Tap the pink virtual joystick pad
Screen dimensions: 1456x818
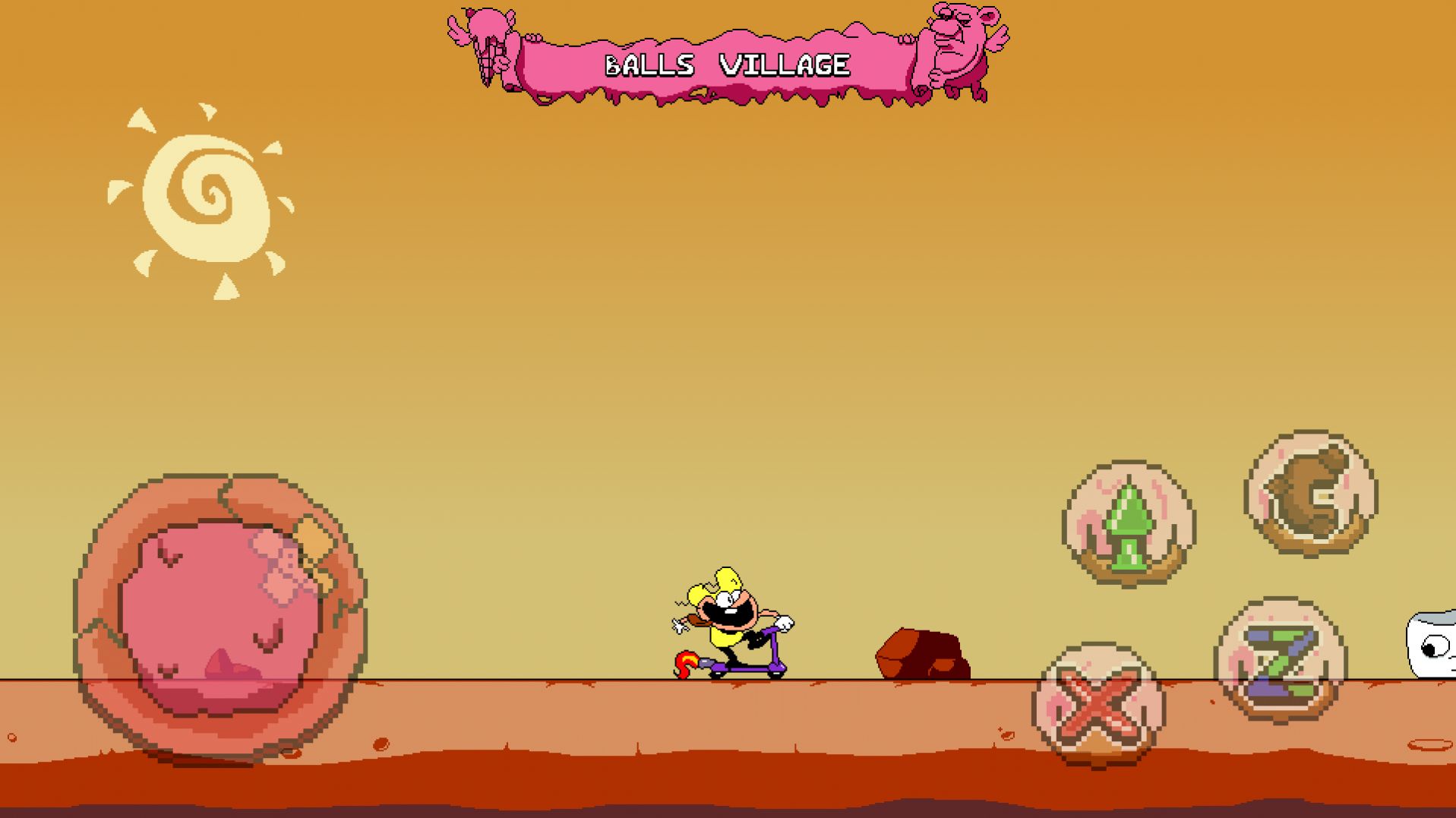tap(220, 617)
